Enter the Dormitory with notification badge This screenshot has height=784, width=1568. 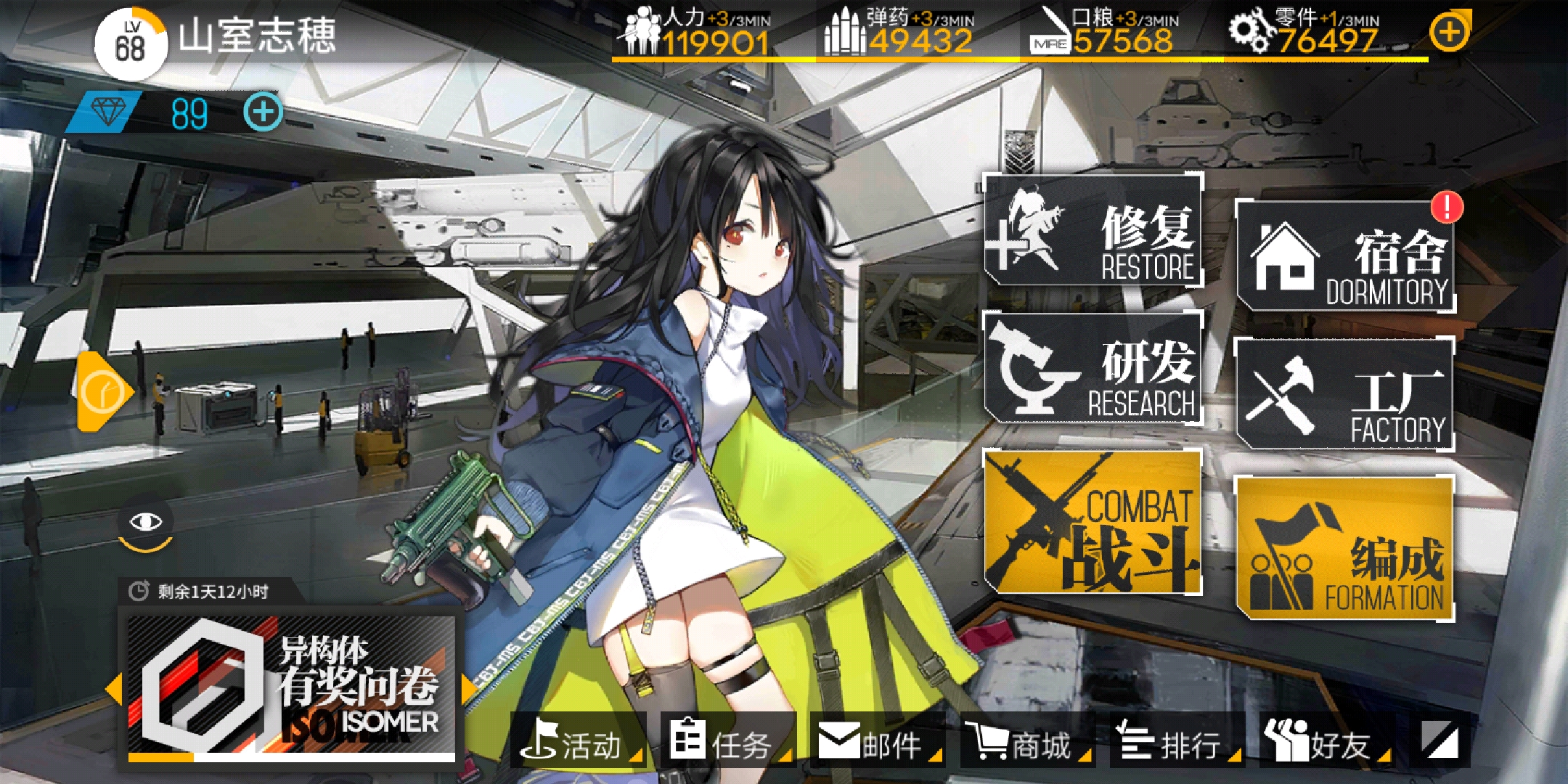pos(1347,254)
